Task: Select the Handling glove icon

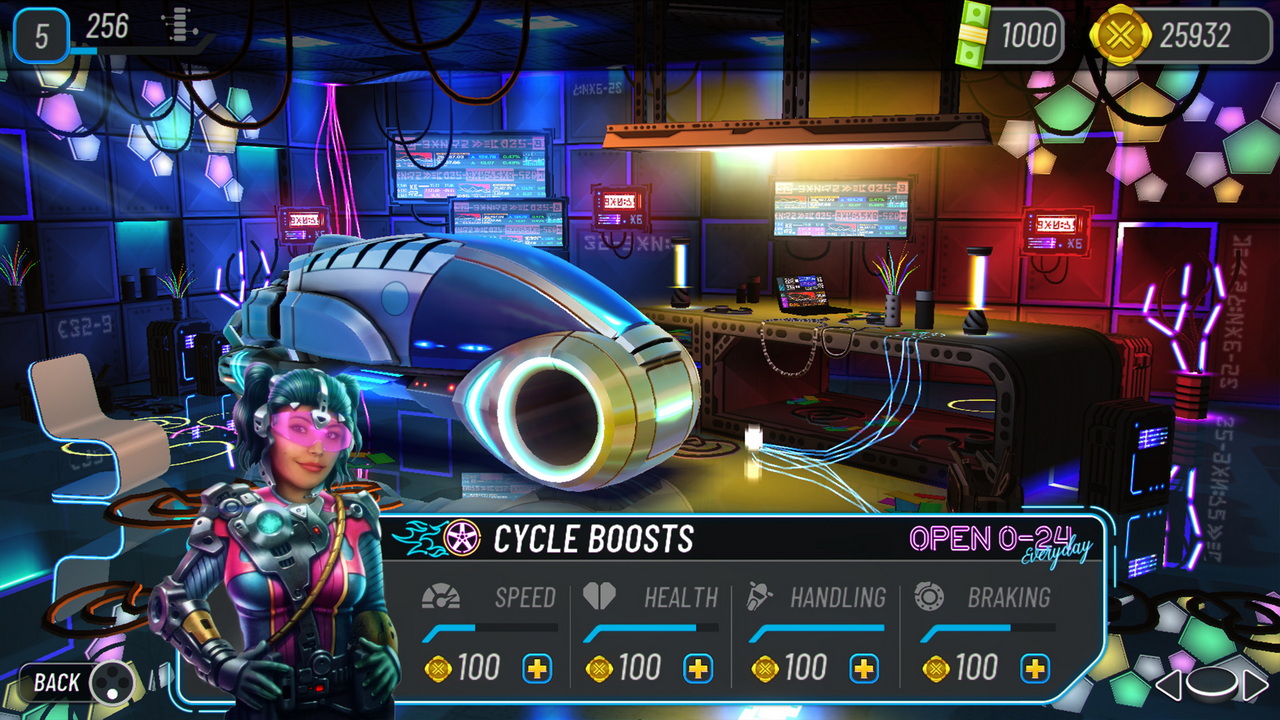Action: coord(757,596)
